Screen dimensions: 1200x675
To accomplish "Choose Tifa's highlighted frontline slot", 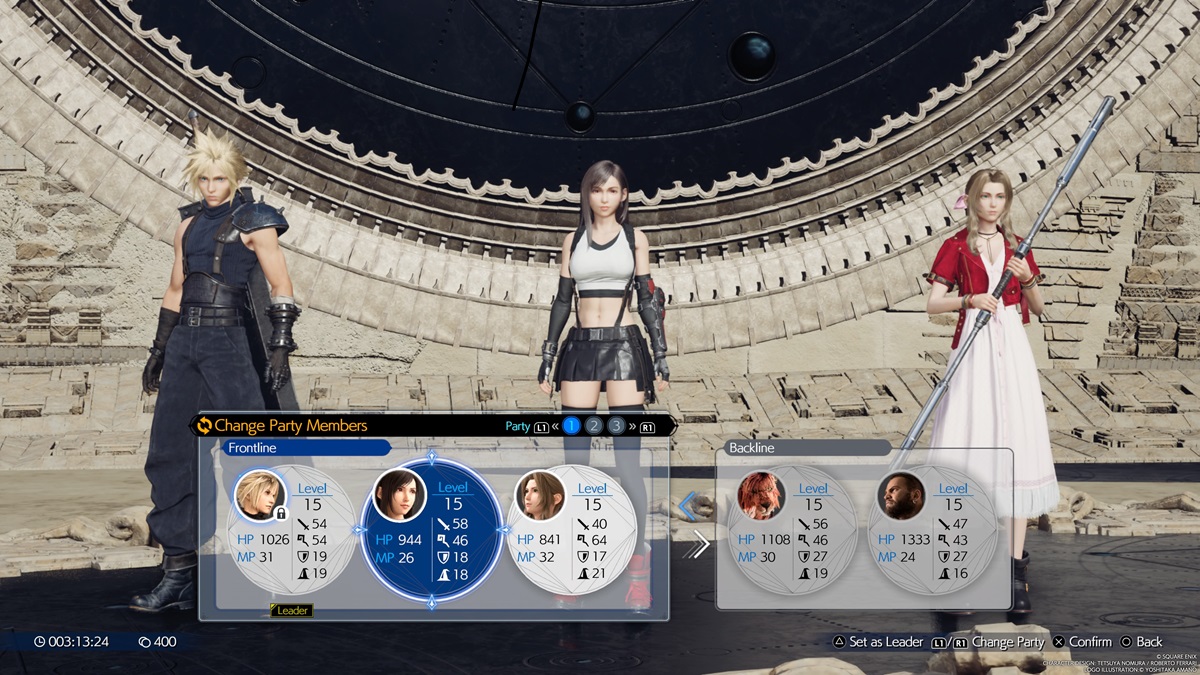I will point(432,530).
